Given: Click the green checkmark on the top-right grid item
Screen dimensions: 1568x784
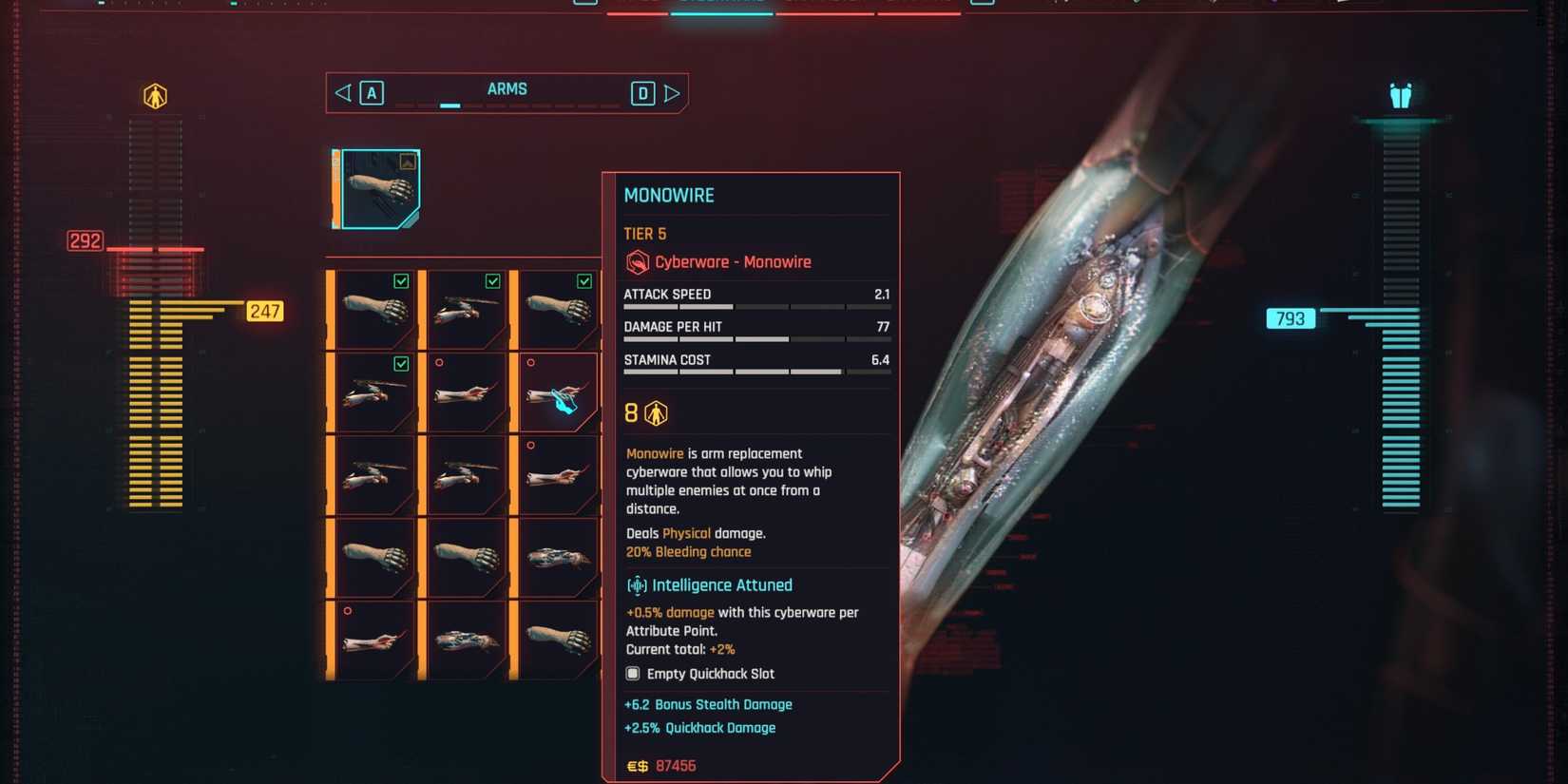Looking at the screenshot, I should point(583,281).
